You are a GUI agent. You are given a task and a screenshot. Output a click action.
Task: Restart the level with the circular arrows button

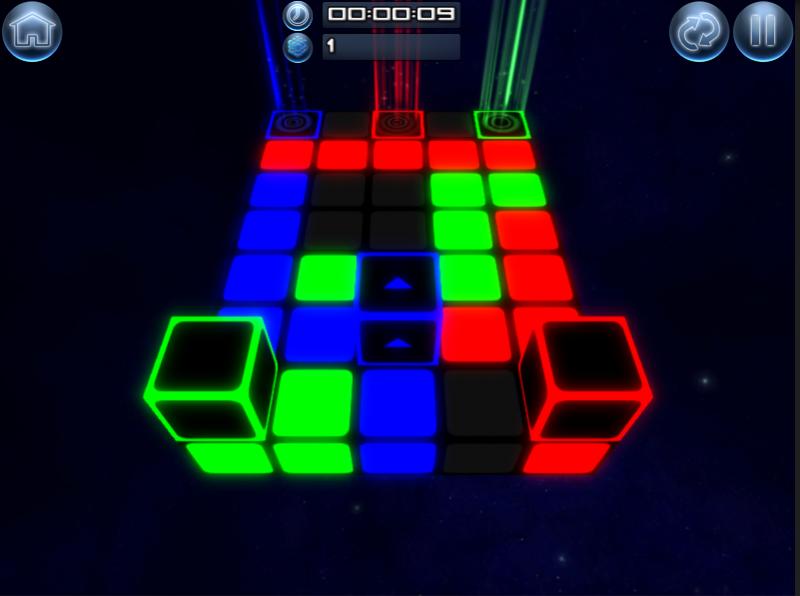(x=698, y=32)
